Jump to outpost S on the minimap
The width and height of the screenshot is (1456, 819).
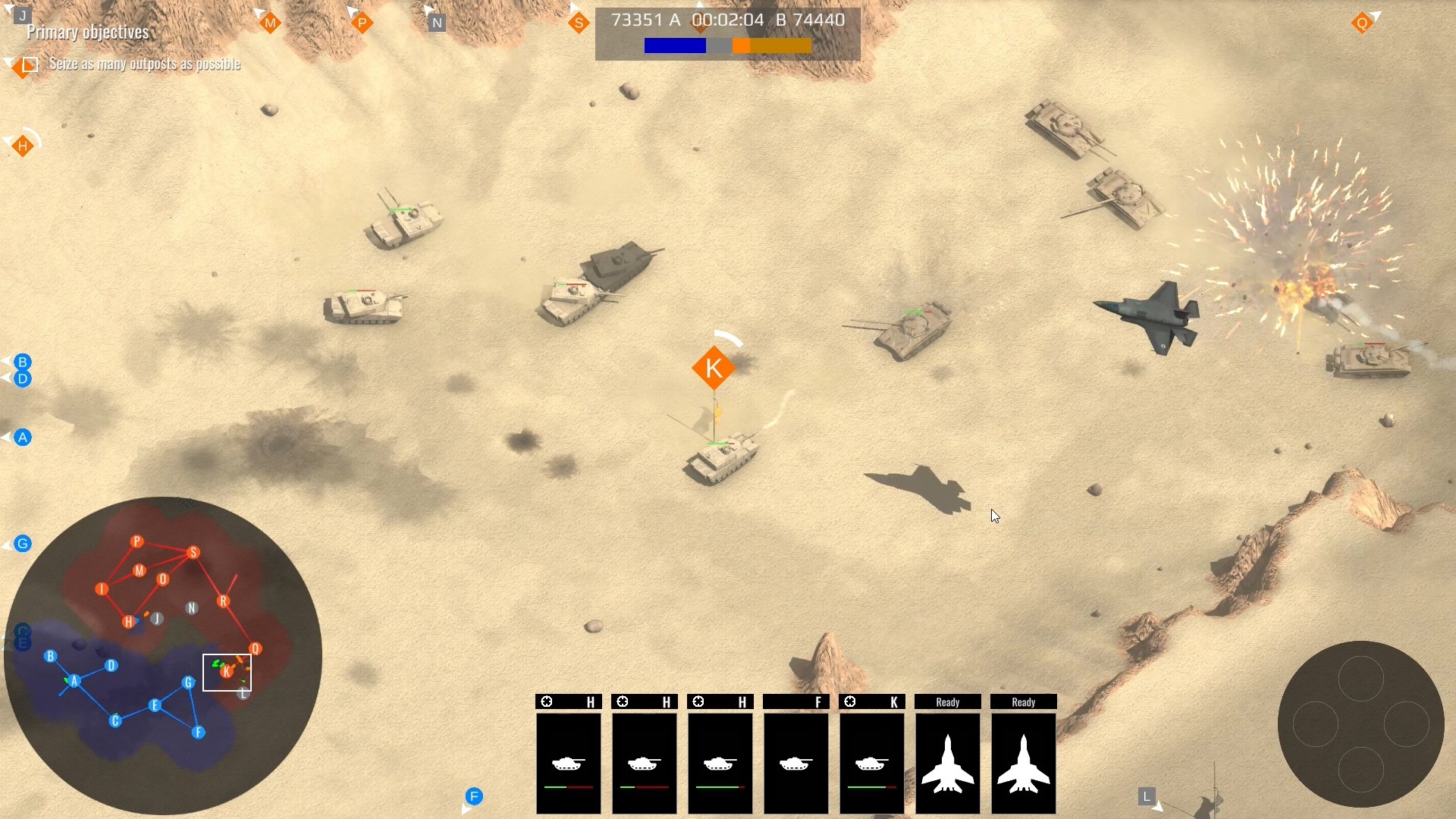[194, 553]
